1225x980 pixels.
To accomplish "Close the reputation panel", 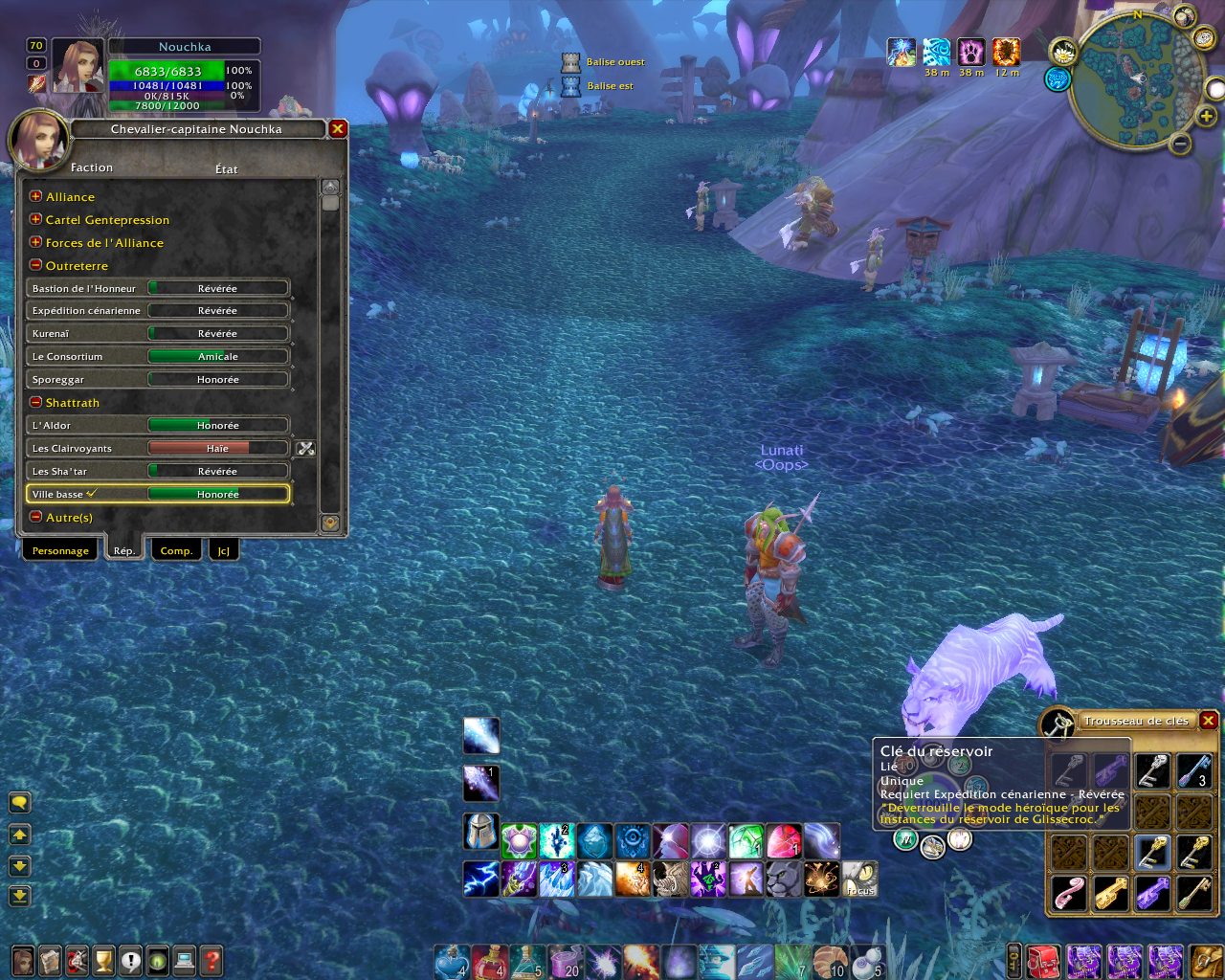I will point(337,128).
